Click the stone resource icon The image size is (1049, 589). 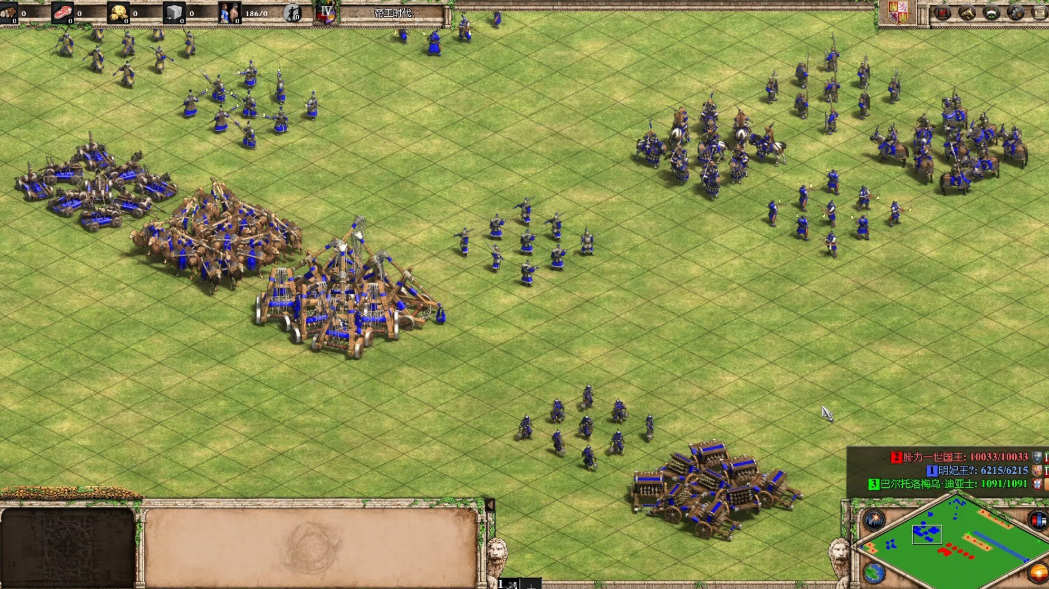[x=174, y=13]
